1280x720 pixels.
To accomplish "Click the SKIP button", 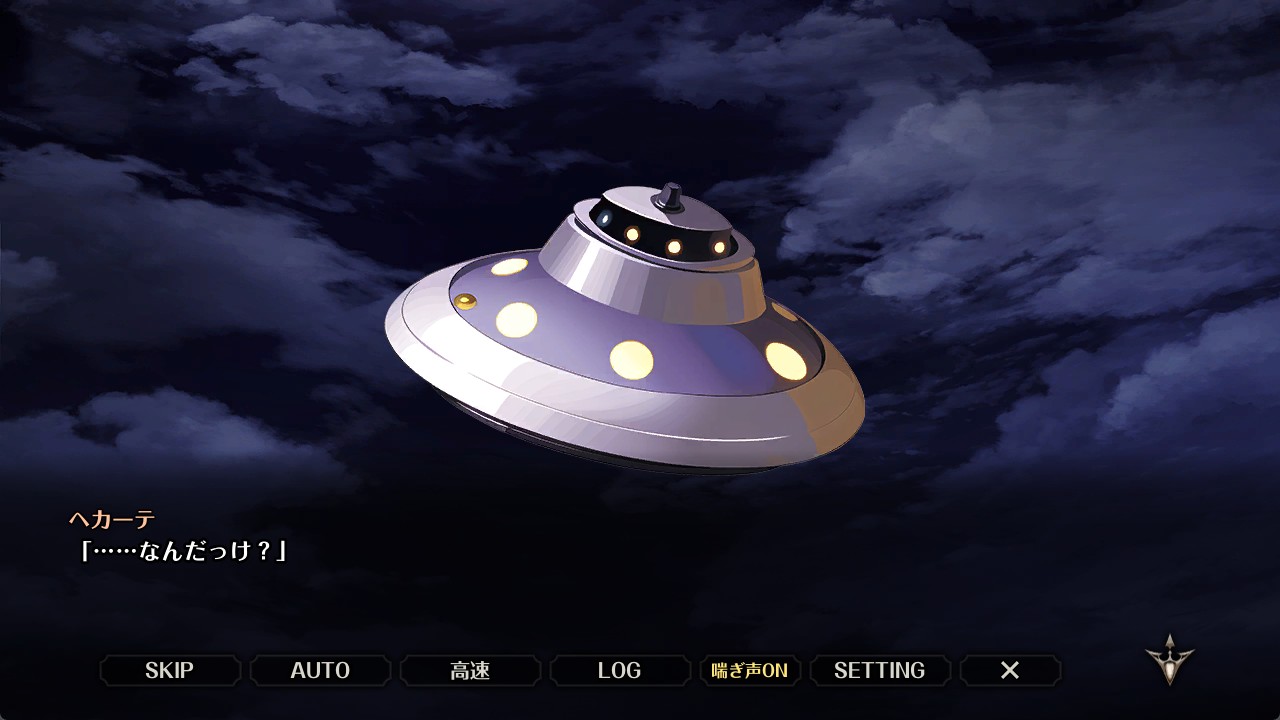I will coord(170,670).
